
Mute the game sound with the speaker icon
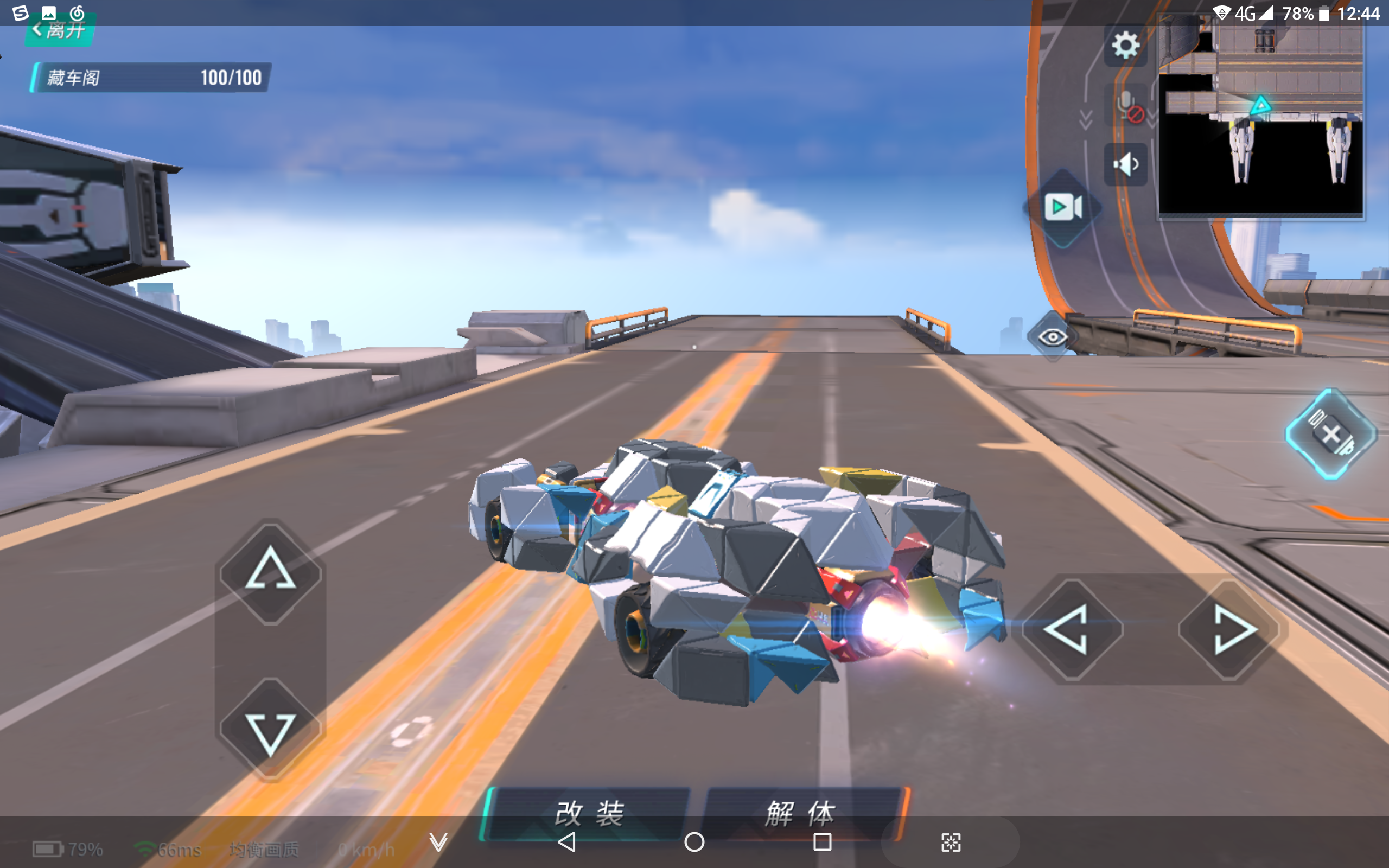[x=1126, y=164]
